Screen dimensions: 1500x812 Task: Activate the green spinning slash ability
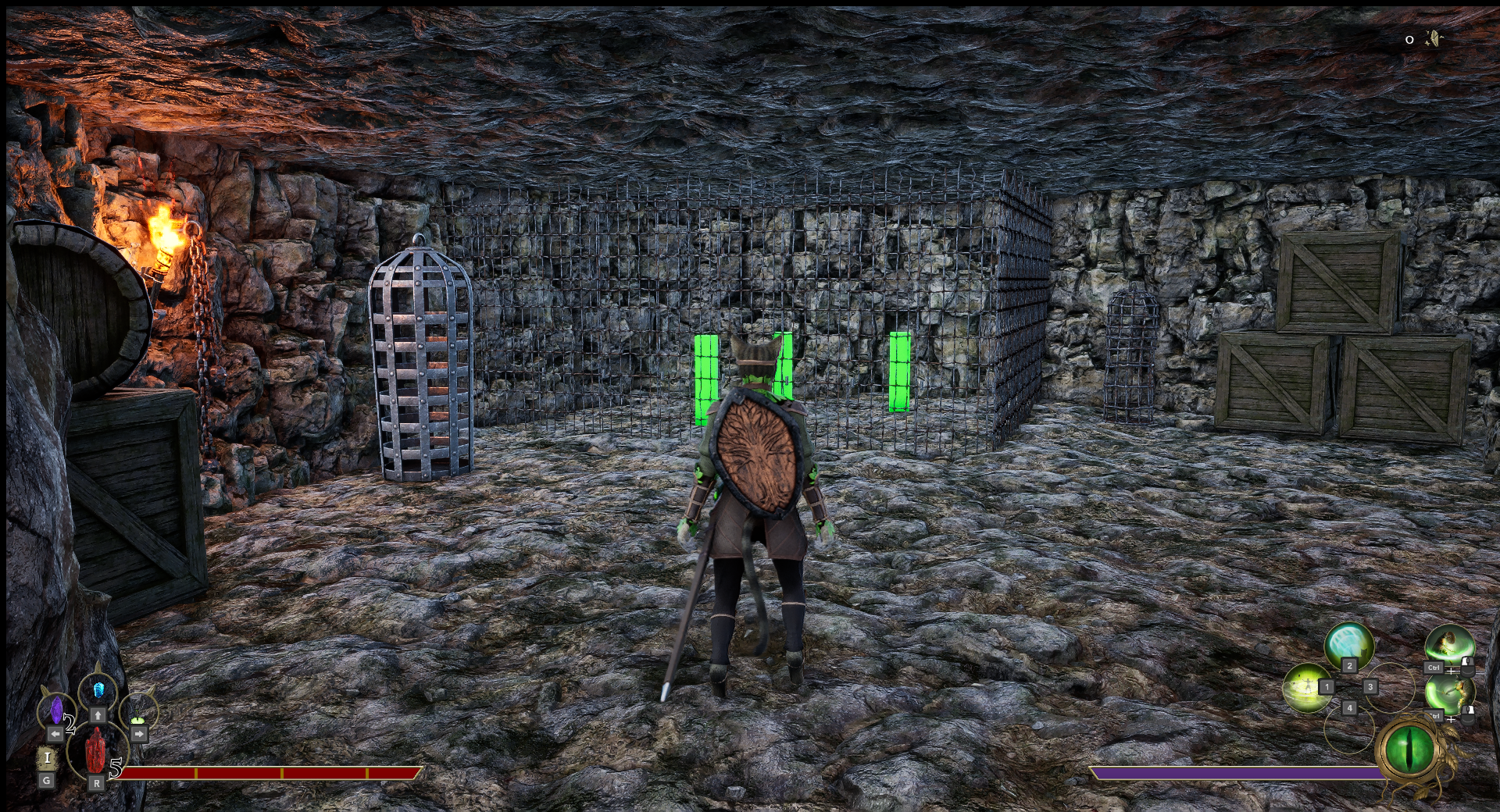pos(1448,693)
